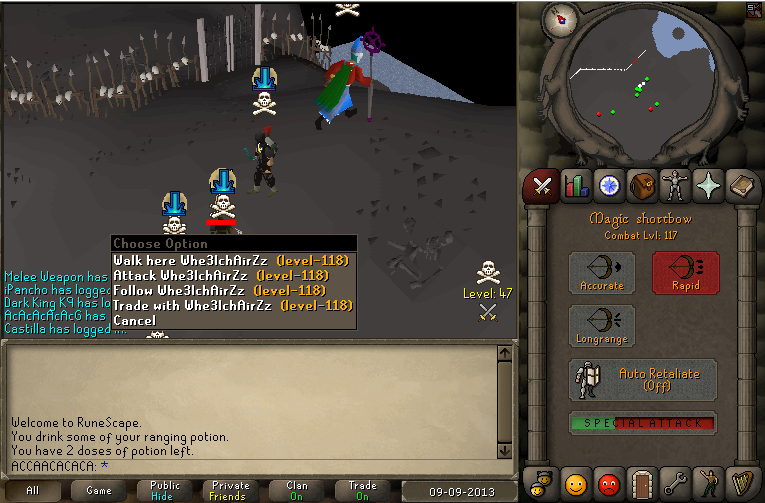
Task: Activate the Special Attack bar
Action: pyautogui.click(x=643, y=423)
